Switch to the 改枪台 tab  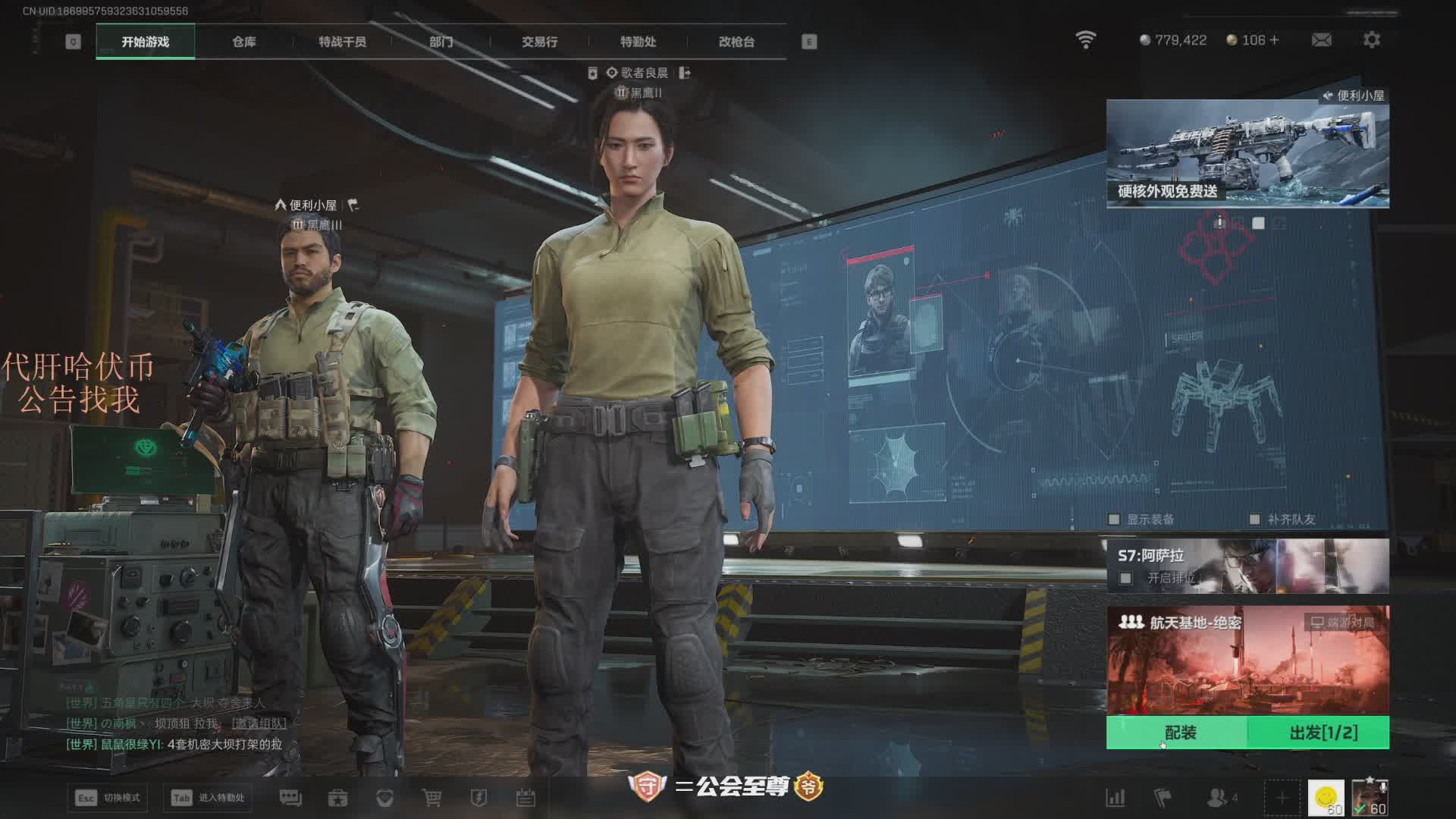[x=736, y=42]
